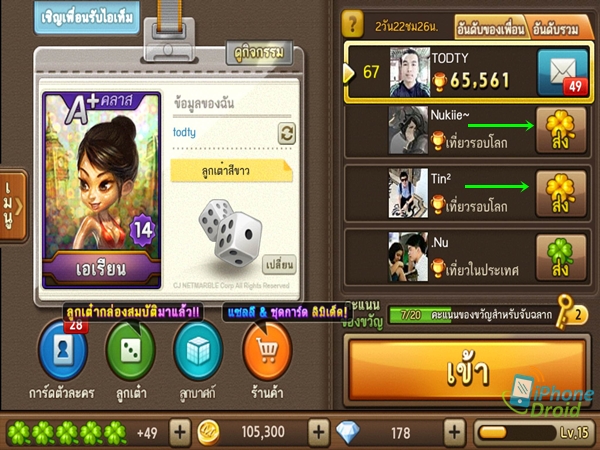This screenshot has width=600, height=450.
Task: Send a clover to Tin²
Action: click(x=560, y=192)
